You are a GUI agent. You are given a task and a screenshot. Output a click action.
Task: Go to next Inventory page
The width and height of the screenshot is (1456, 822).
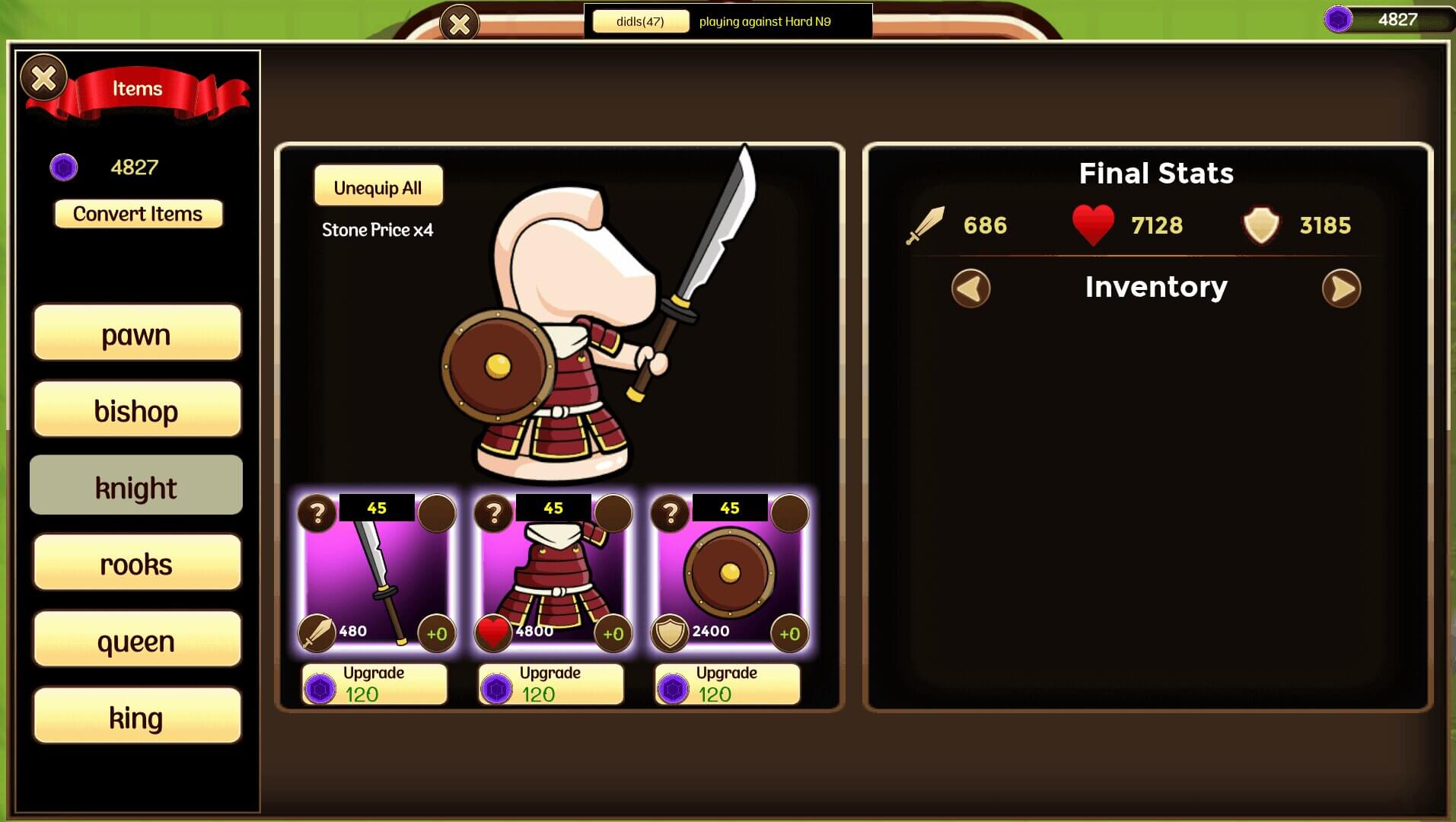(1341, 288)
